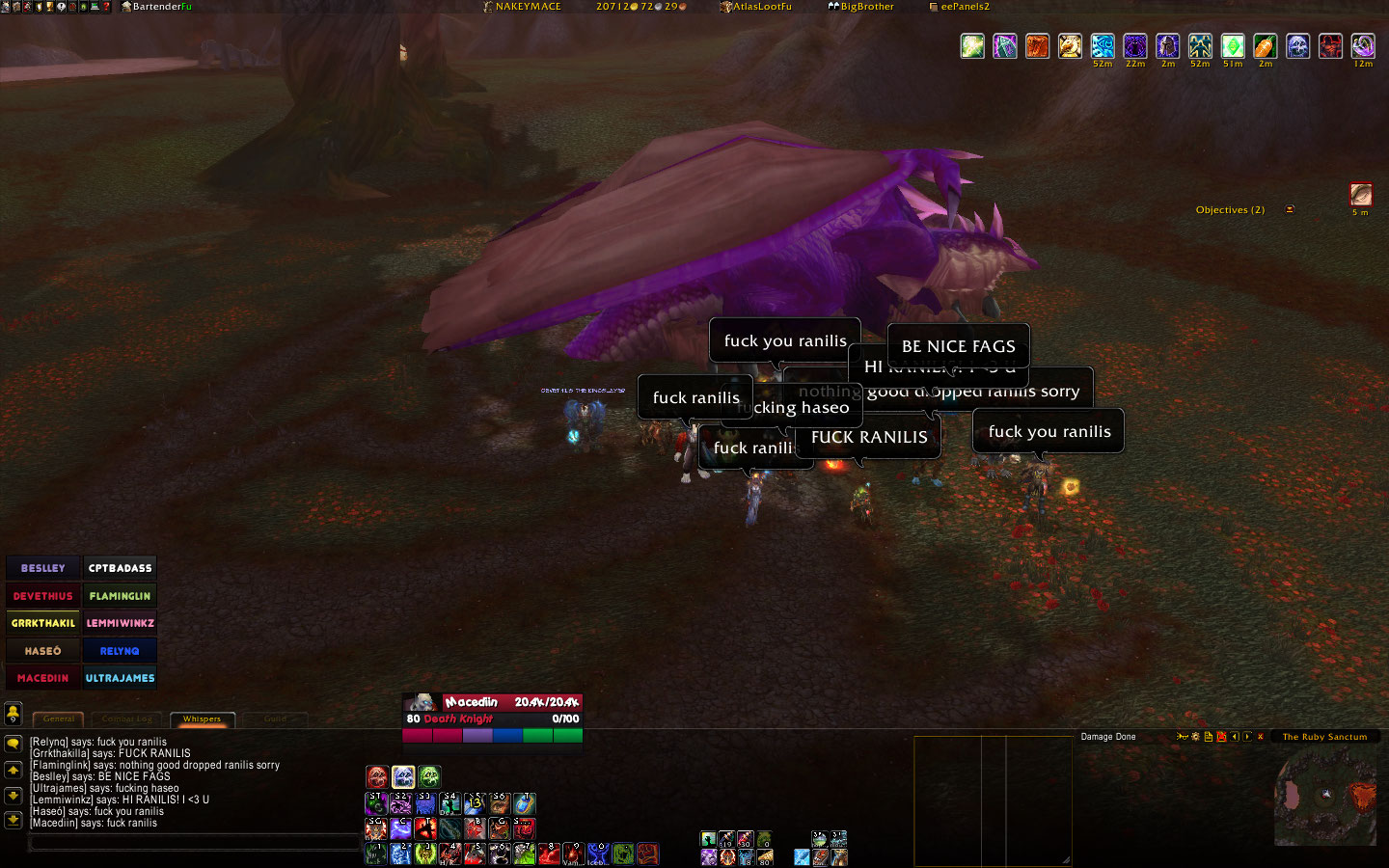Activate the green skull presence icon
Image resolution: width=1389 pixels, height=868 pixels.
tap(429, 776)
